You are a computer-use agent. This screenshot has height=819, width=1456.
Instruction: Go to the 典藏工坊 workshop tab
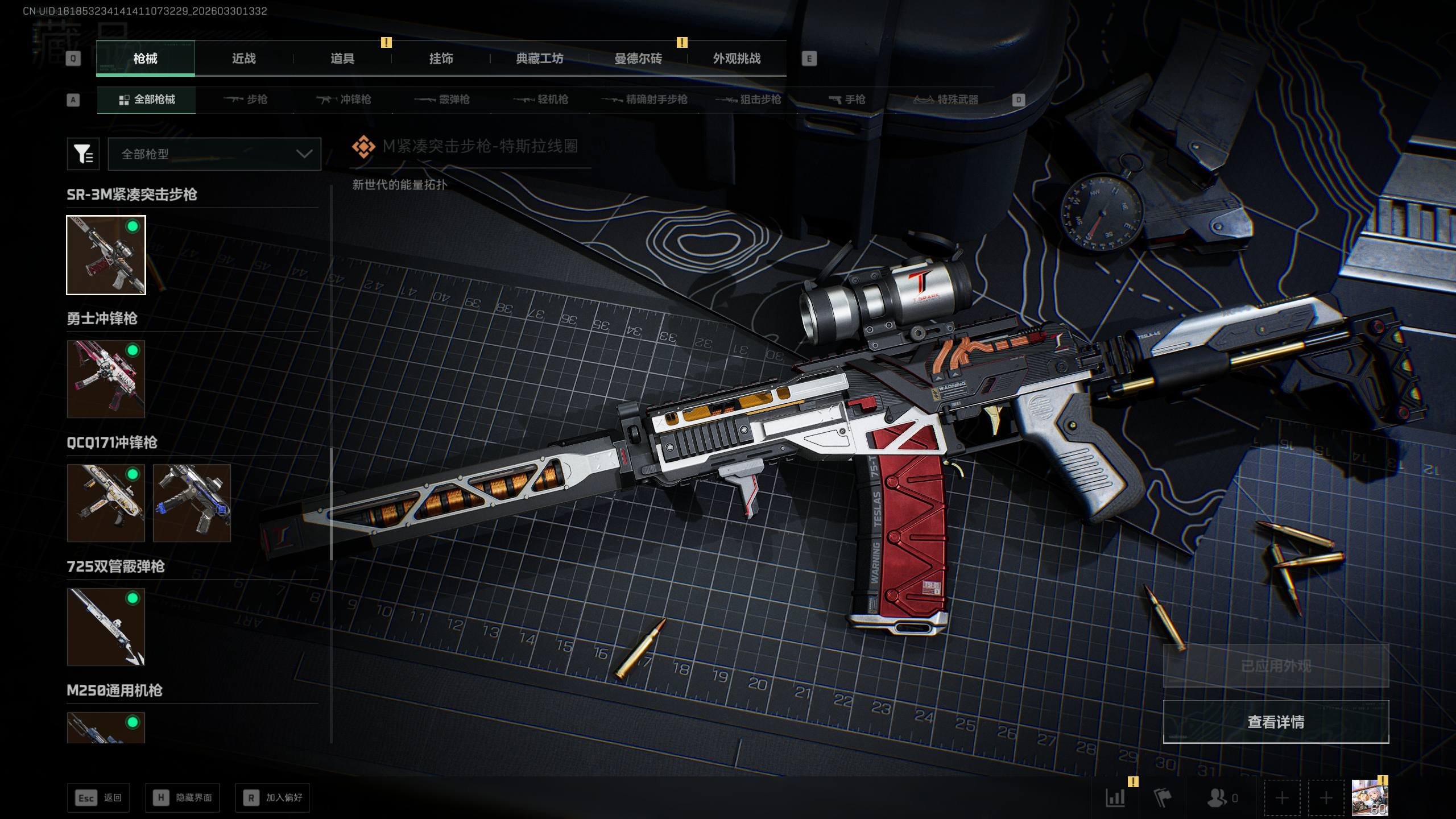click(539, 59)
